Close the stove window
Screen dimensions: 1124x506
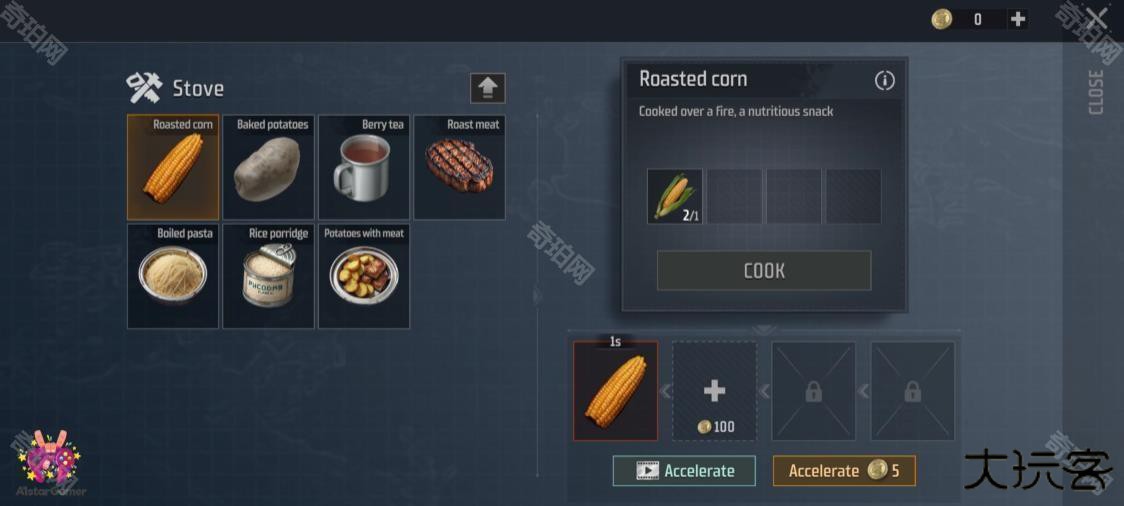click(x=1096, y=19)
